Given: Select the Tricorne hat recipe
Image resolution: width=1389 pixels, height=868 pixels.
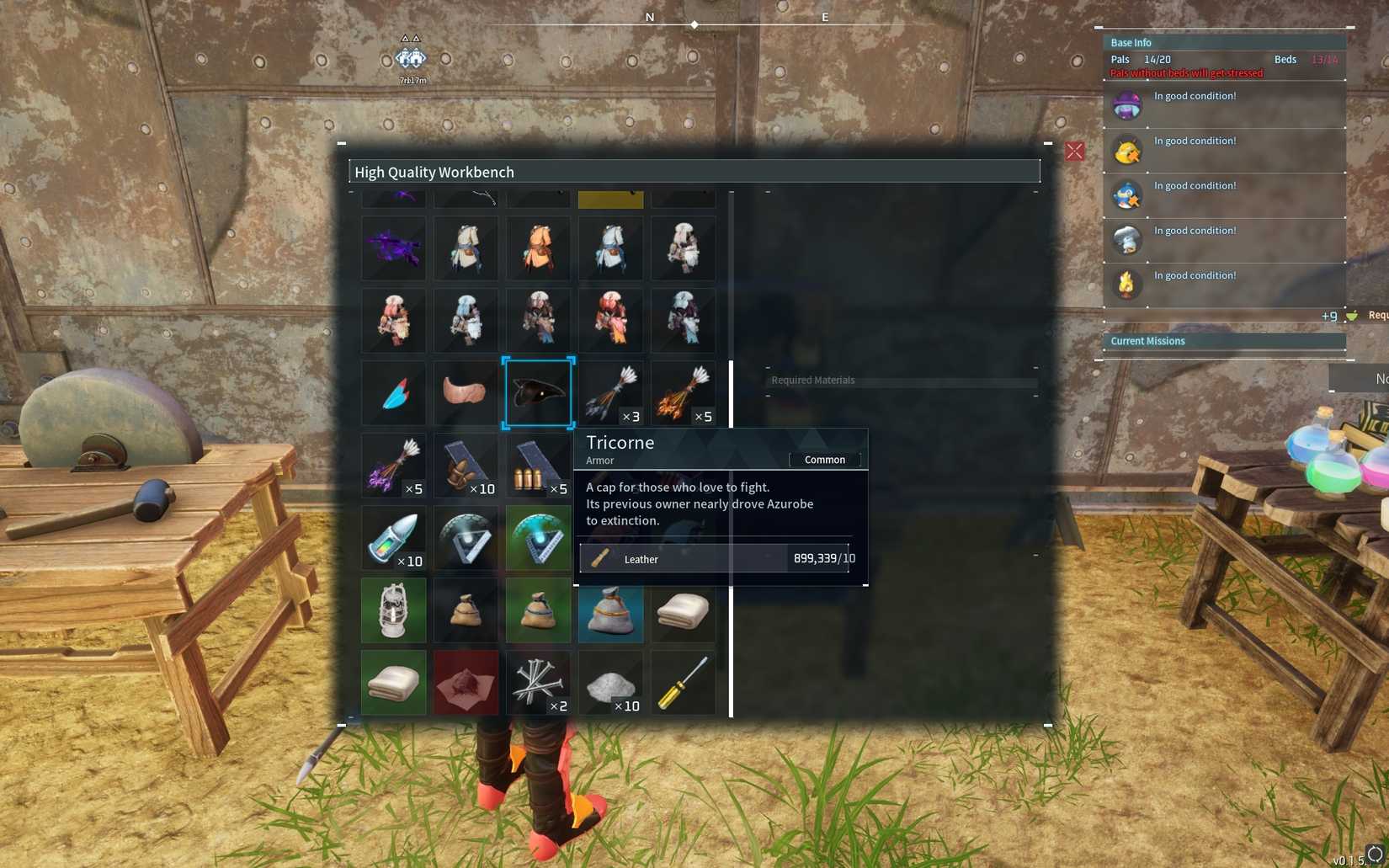Looking at the screenshot, I should 539,391.
